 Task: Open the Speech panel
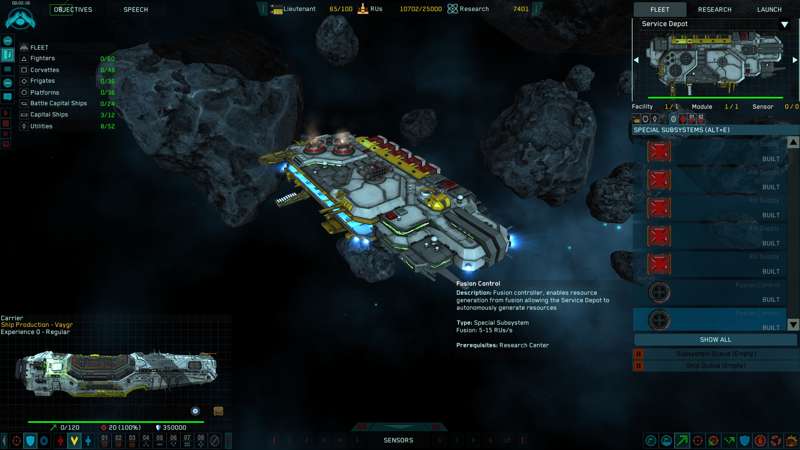135,10
